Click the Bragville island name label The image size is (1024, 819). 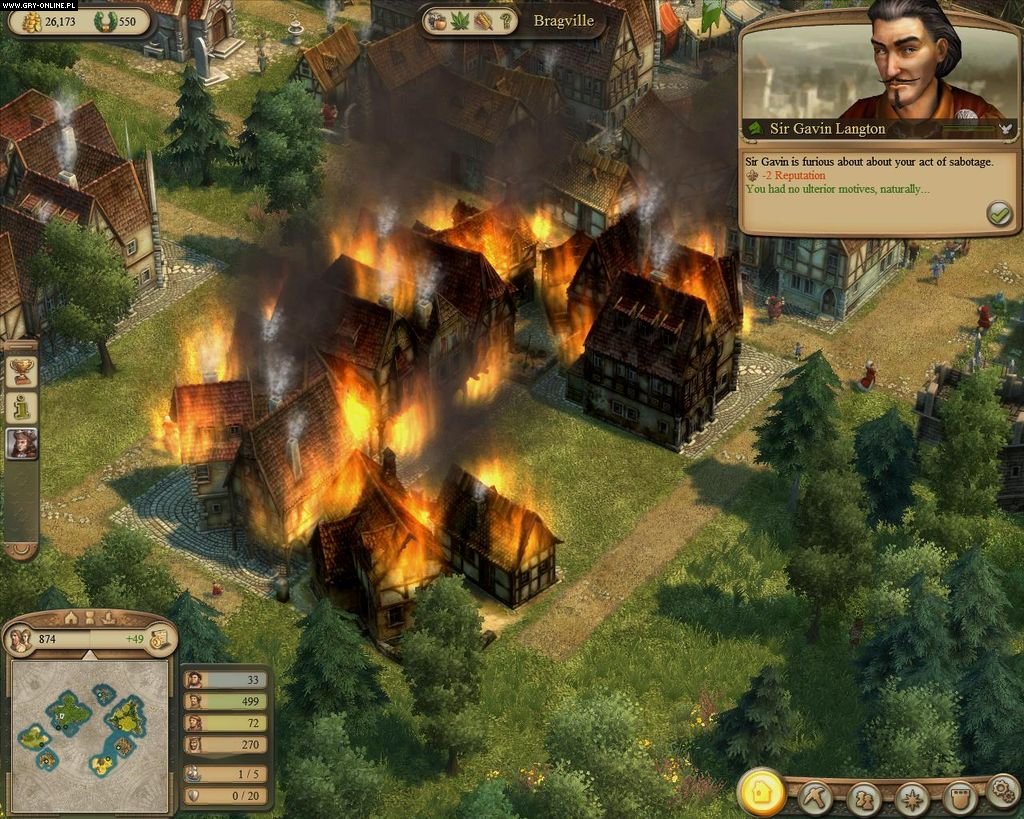point(563,20)
